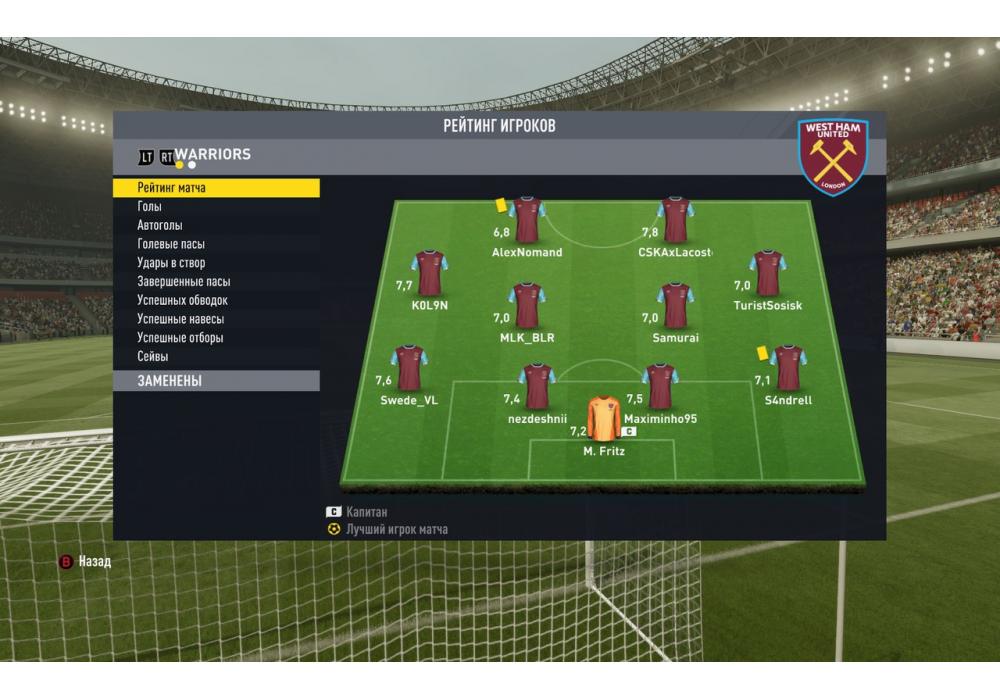Select player Swede_VL's shirt
Image resolution: width=1000 pixels, height=700 pixels.
click(409, 367)
